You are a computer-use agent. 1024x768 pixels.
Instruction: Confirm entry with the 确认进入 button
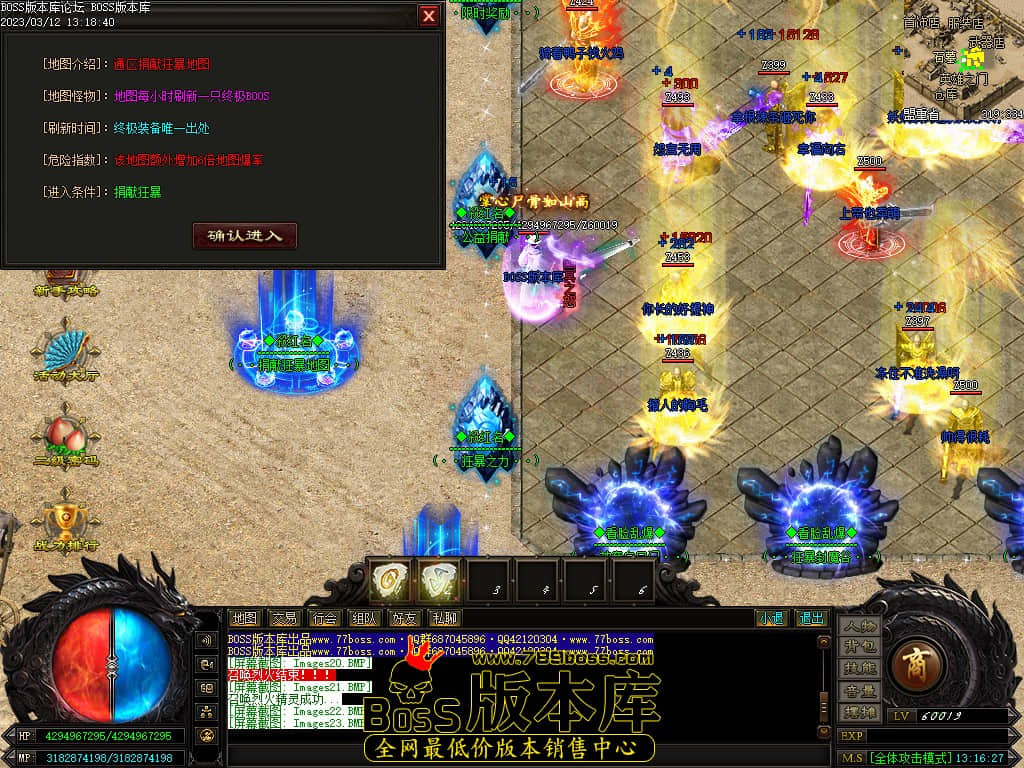pos(245,236)
